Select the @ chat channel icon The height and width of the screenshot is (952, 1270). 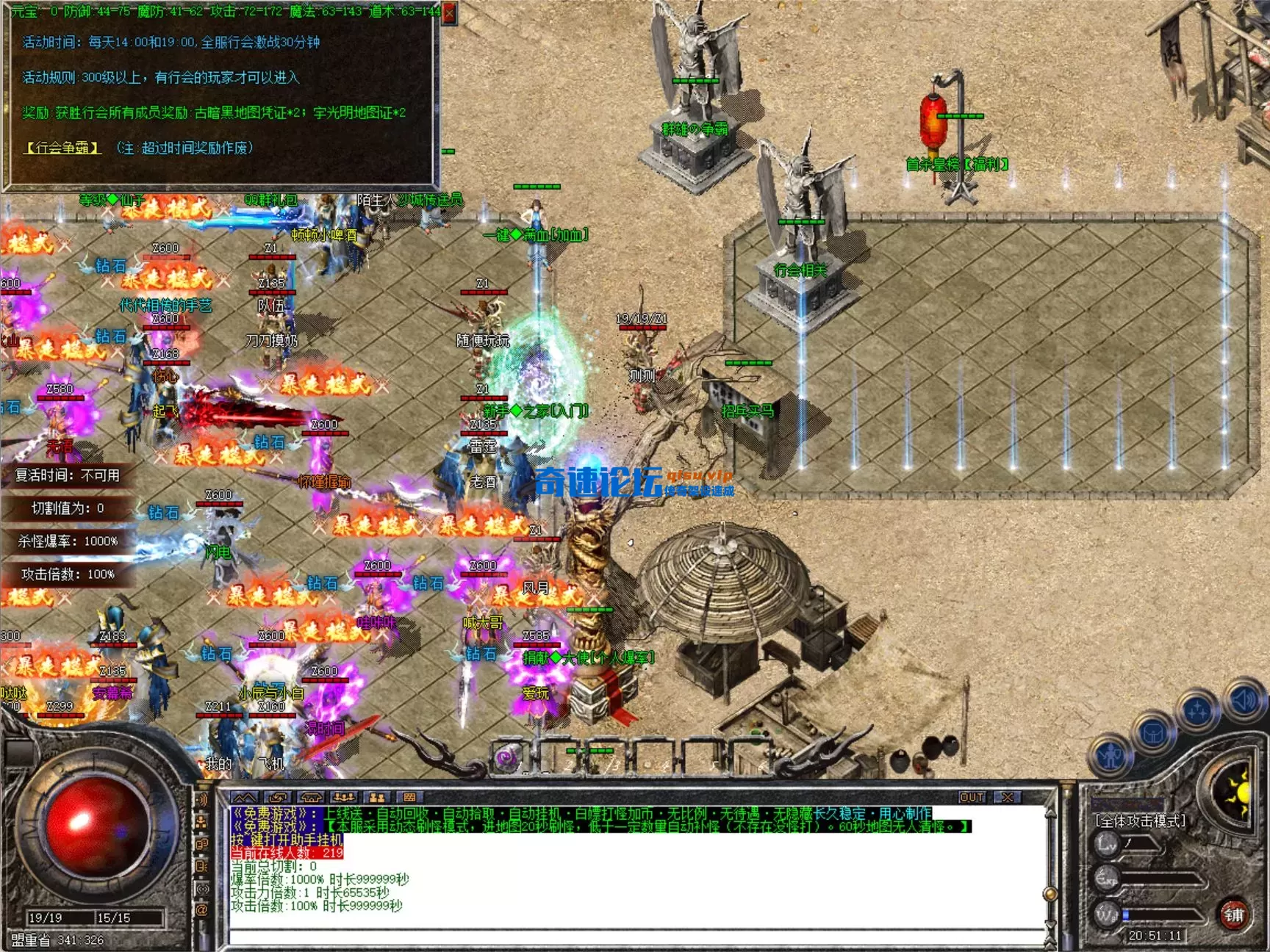point(203,910)
